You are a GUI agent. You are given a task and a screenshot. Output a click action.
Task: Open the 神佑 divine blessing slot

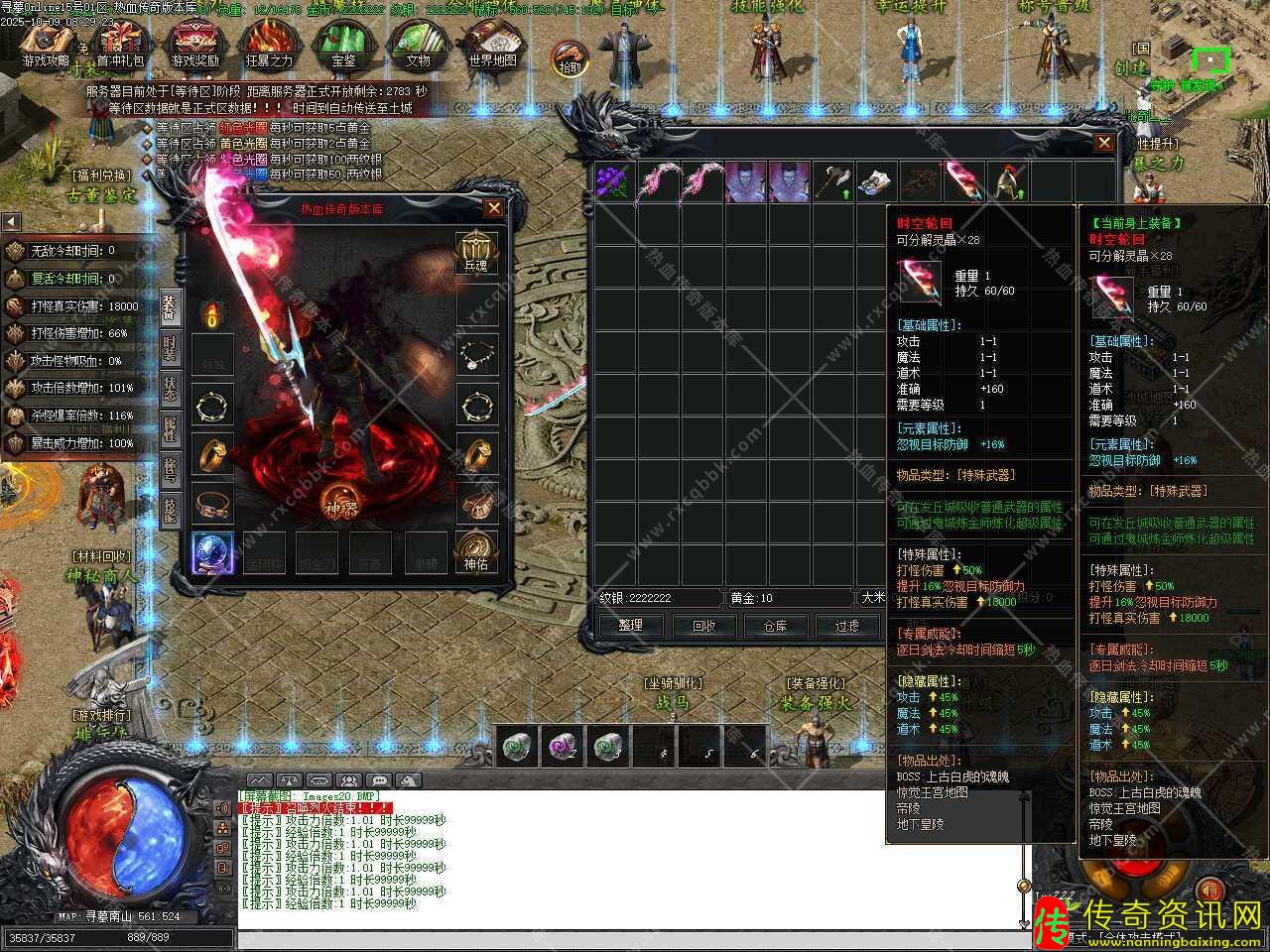pyautogui.click(x=476, y=549)
